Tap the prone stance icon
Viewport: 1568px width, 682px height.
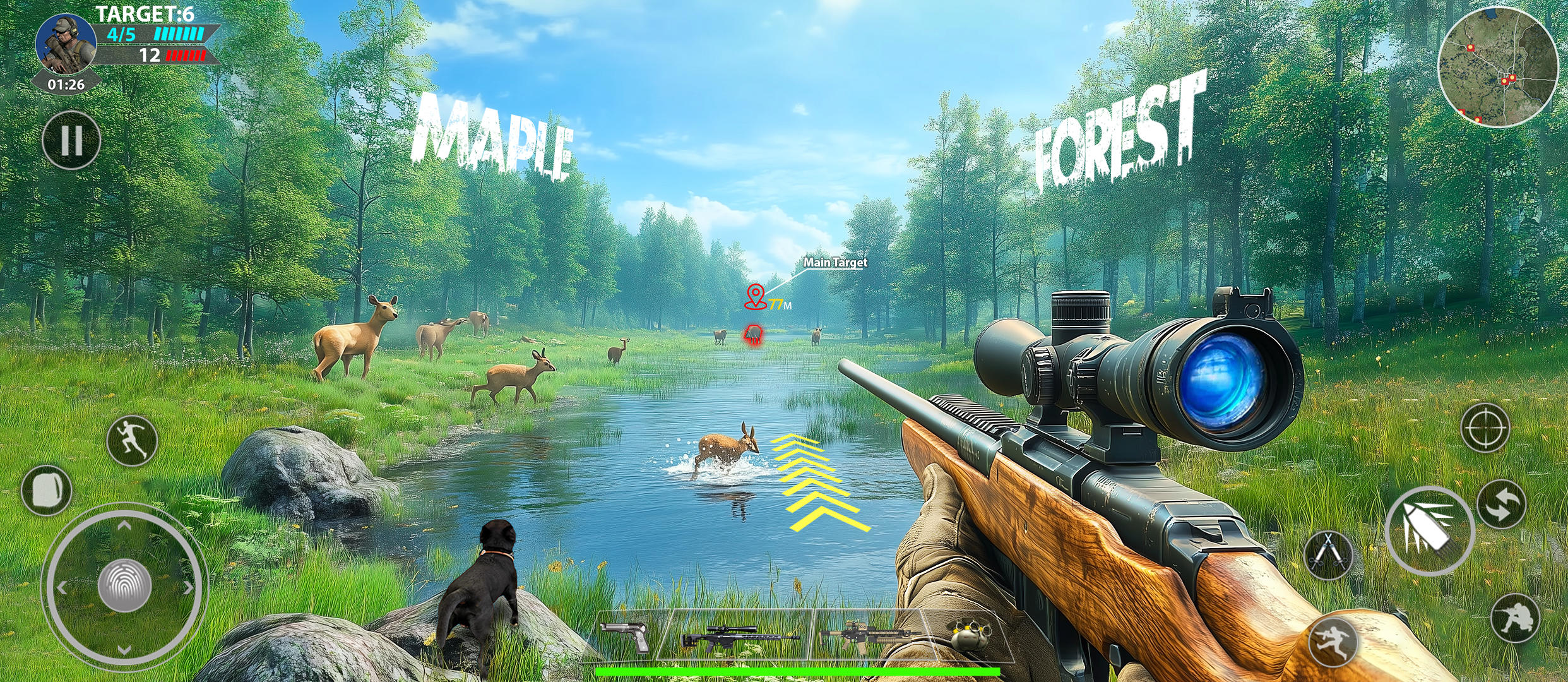[x=1331, y=642]
